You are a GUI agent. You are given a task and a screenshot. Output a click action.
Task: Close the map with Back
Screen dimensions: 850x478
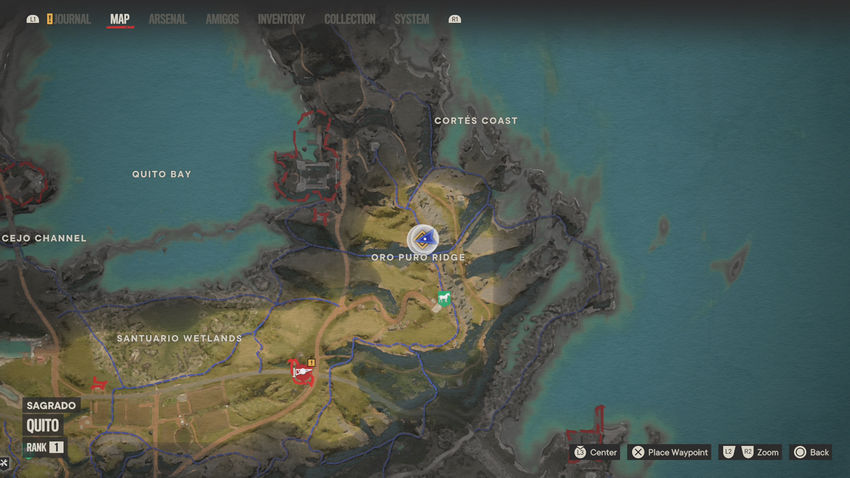(x=811, y=452)
